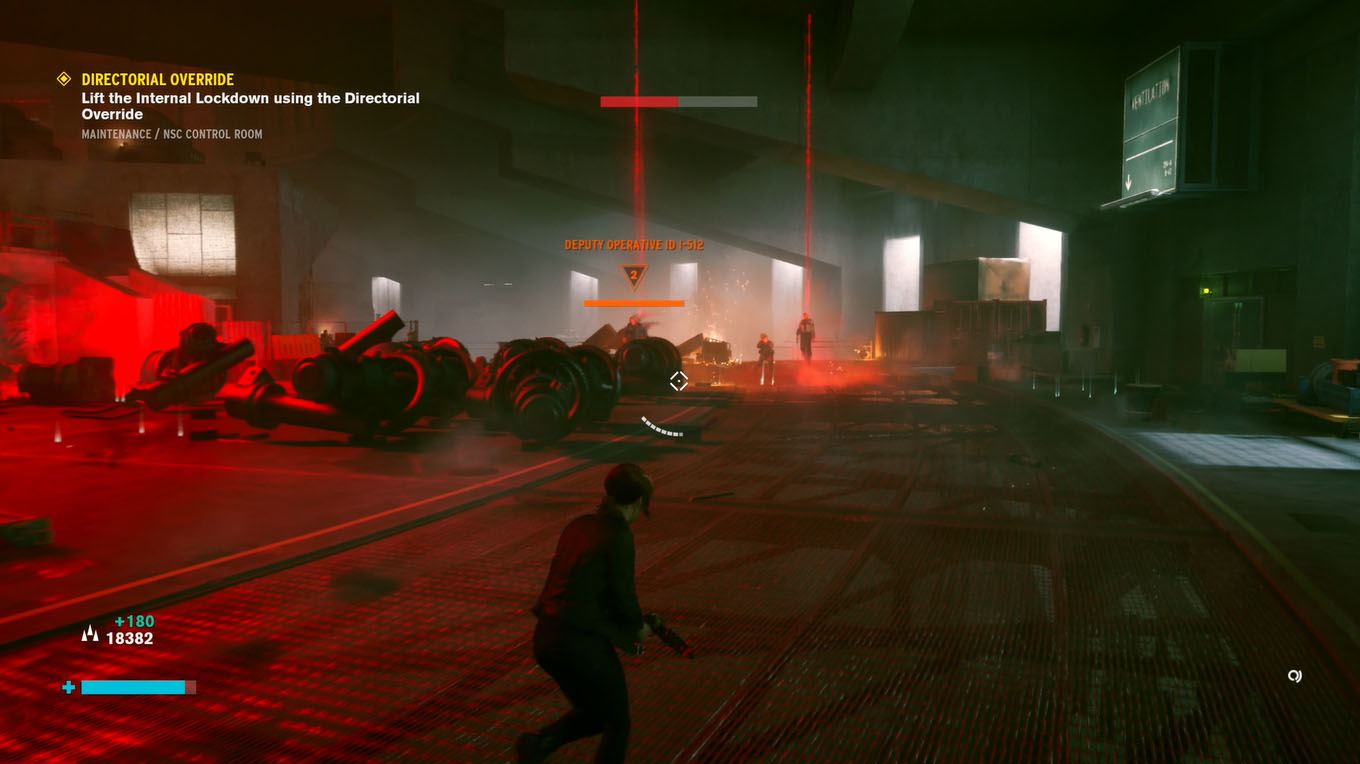
Task: Click the boss health bar at screen top
Action: [678, 101]
